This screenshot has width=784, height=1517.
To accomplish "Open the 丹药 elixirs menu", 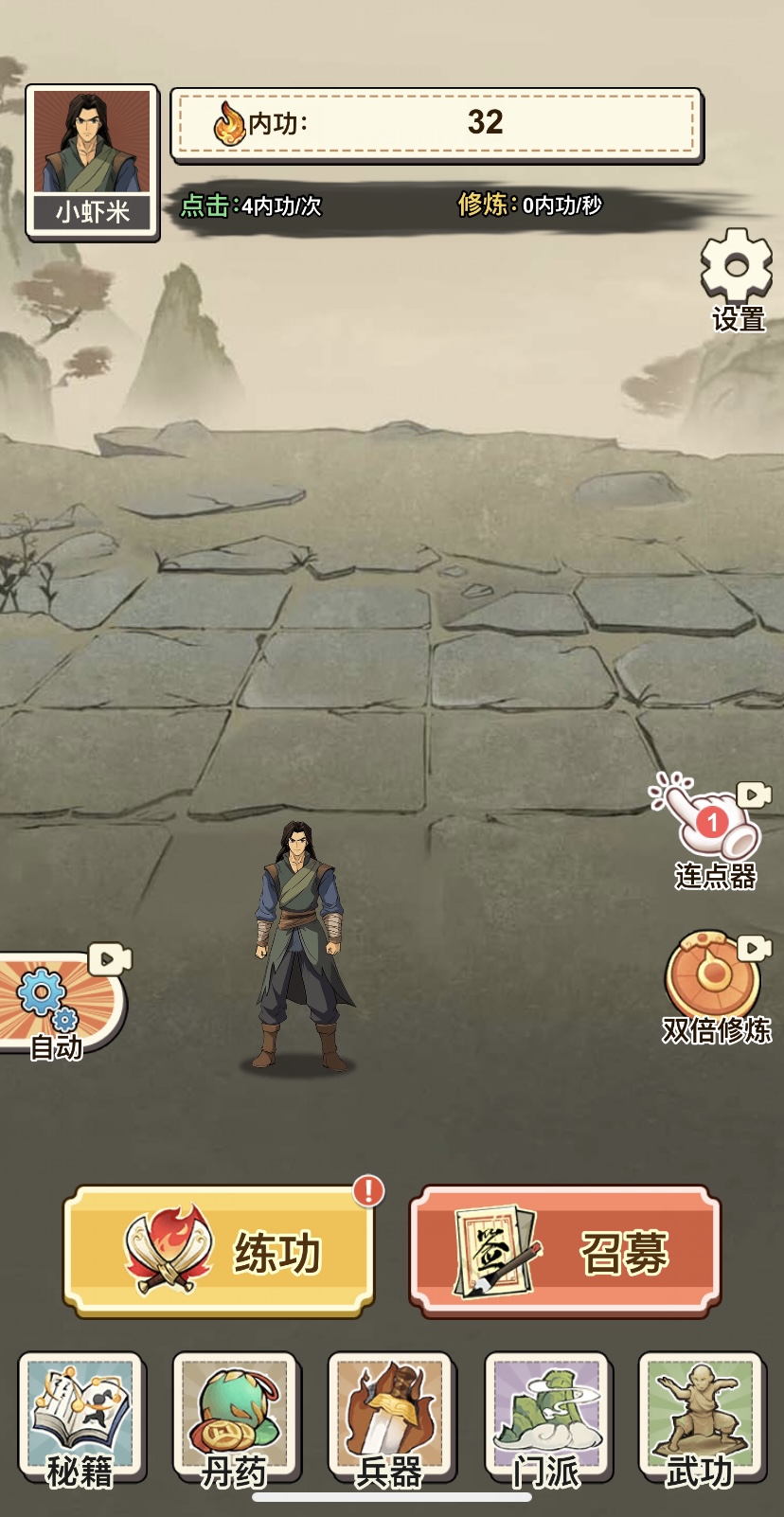I will click(235, 1417).
